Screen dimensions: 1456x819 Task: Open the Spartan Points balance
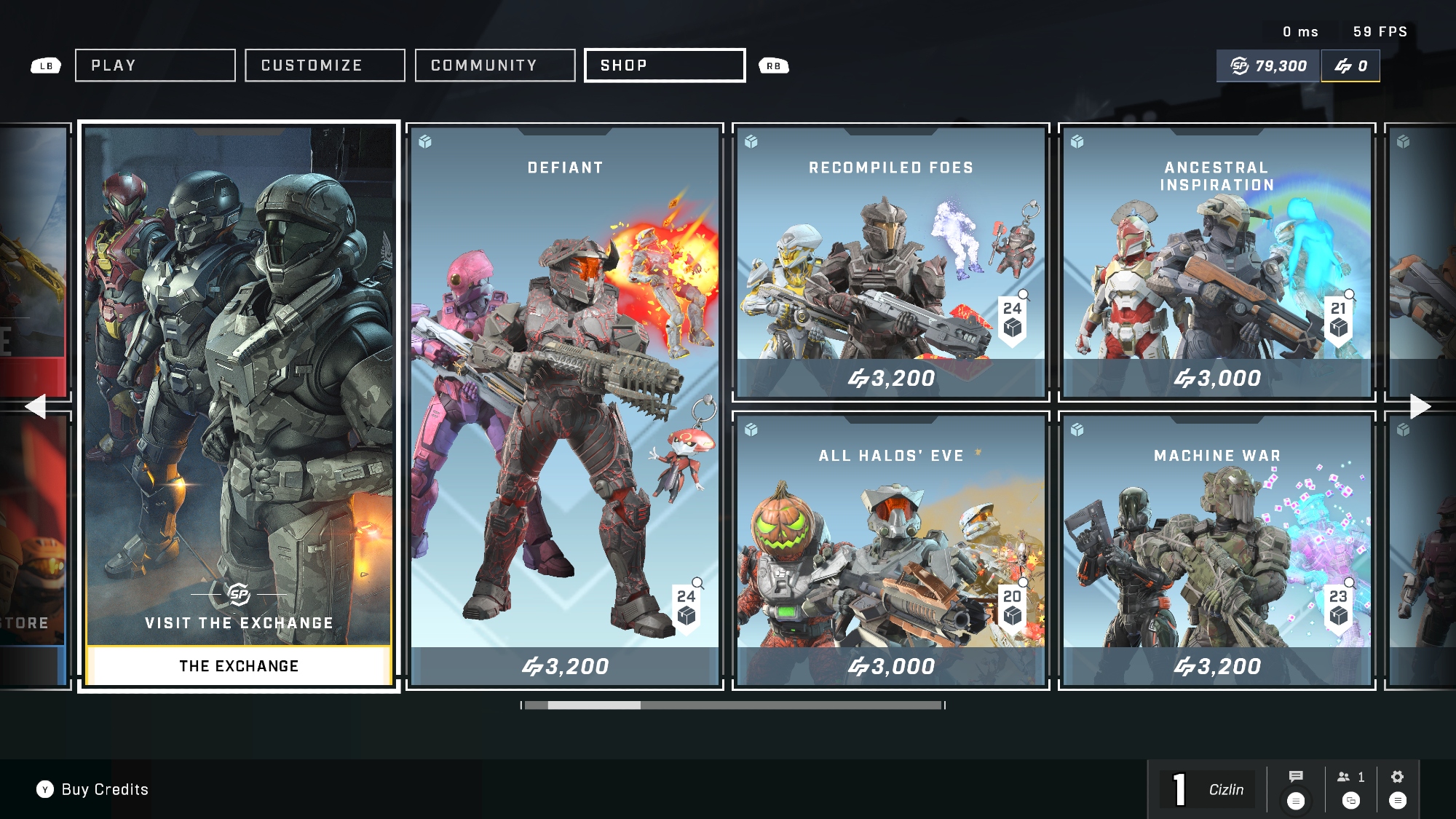1269,66
